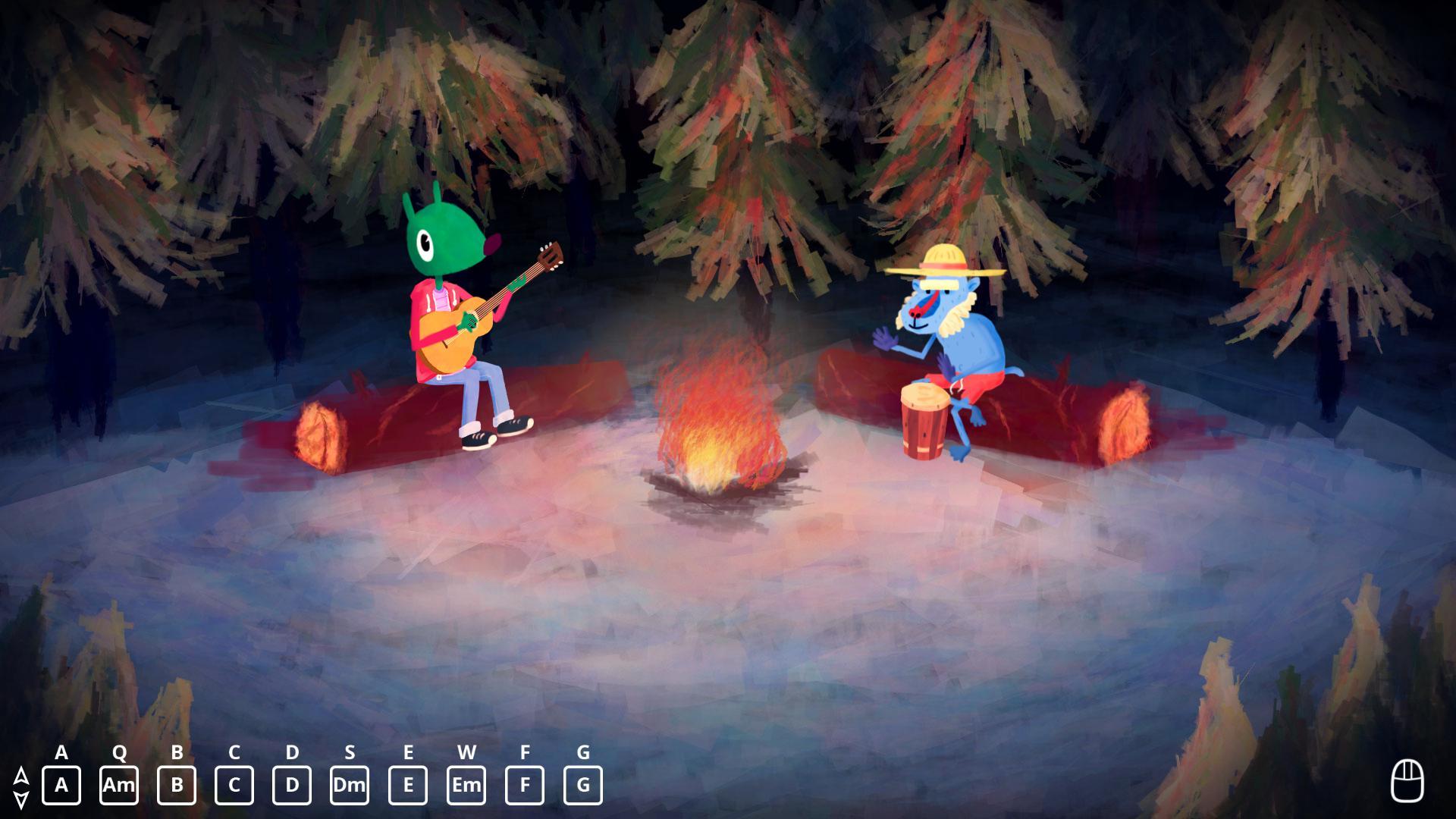Select the G chord box
Viewport: 1456px width, 819px height.
[583, 785]
